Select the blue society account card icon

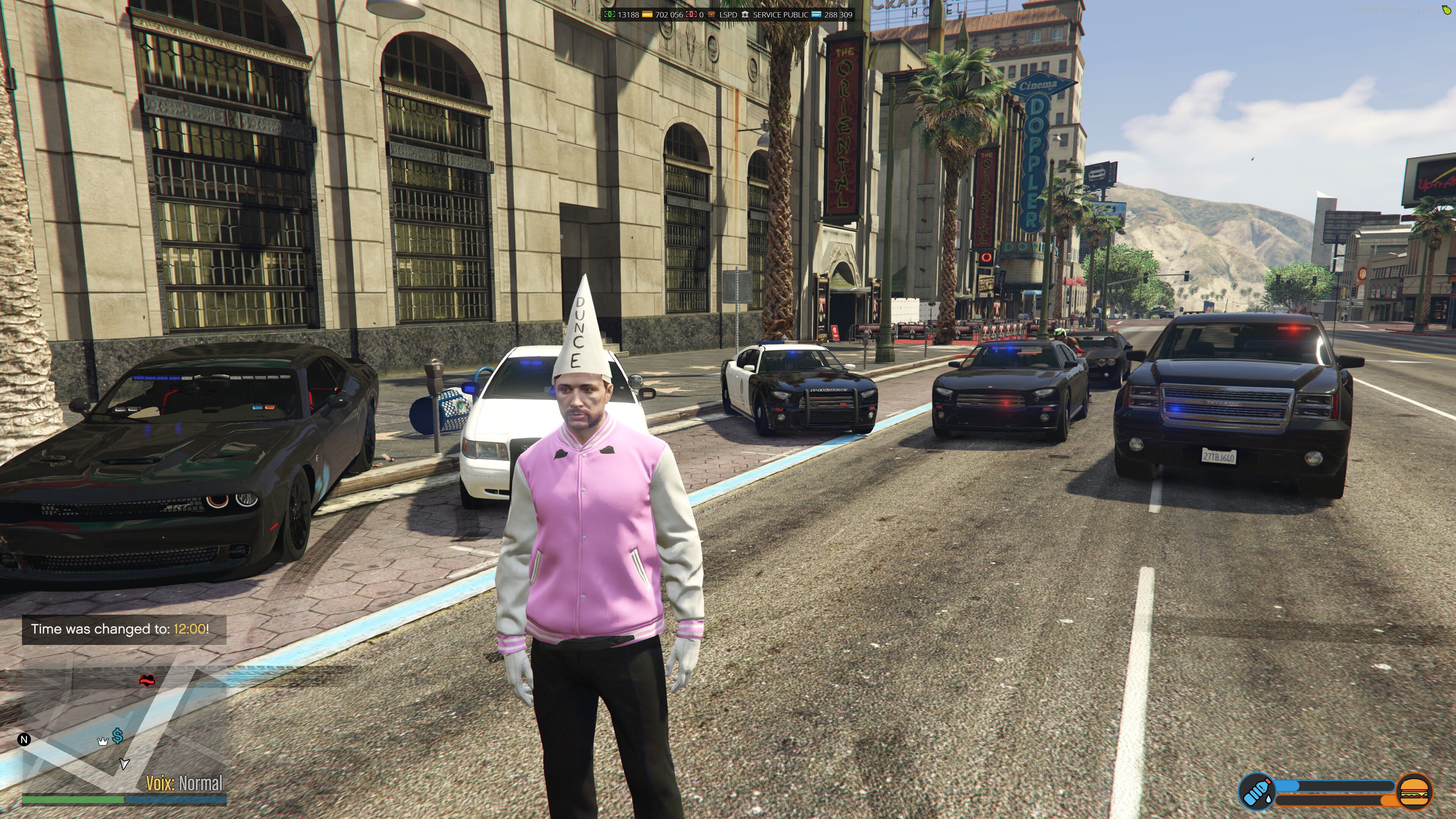816,14
